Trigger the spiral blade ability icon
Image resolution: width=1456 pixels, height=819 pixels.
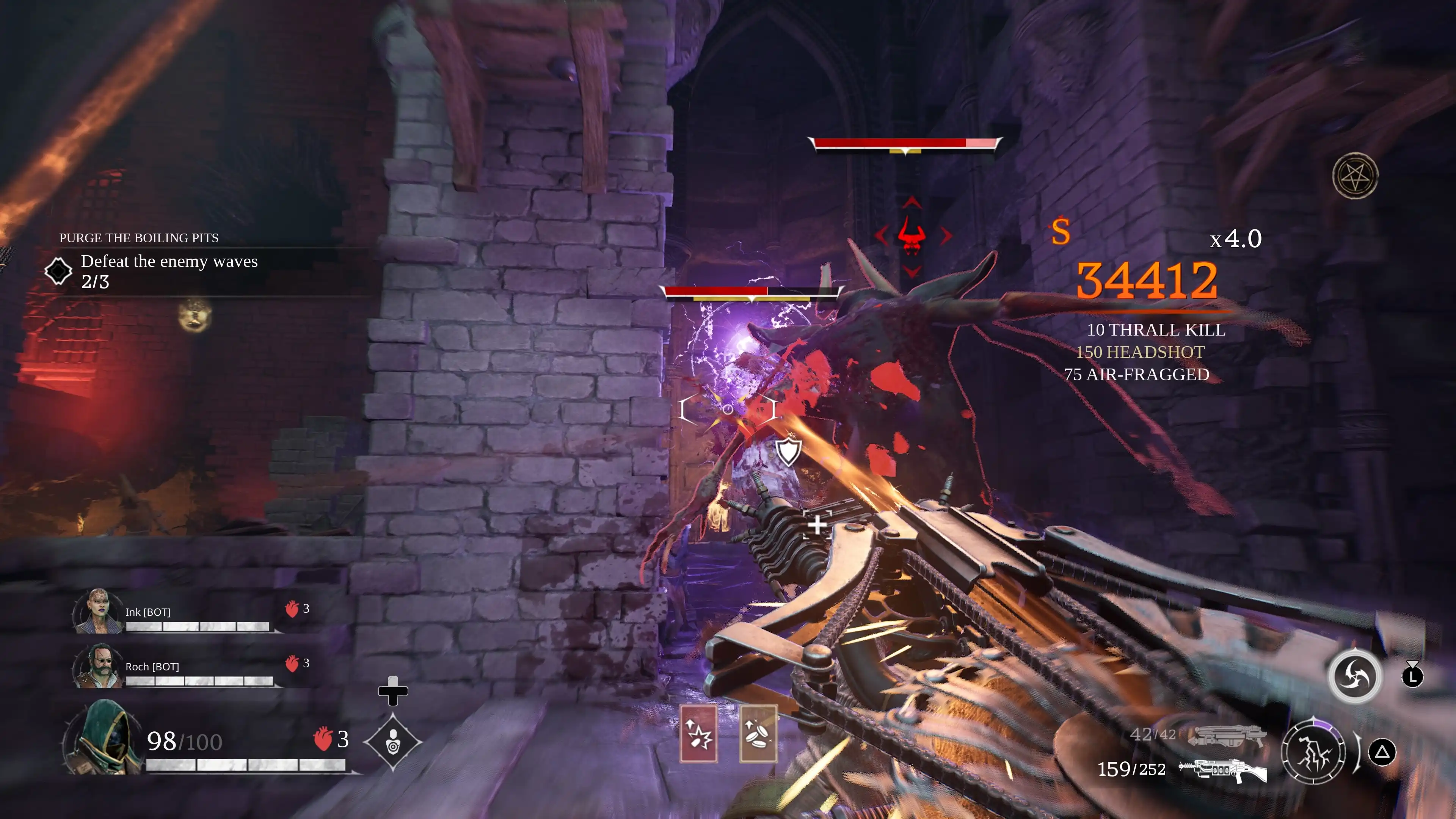click(x=1354, y=676)
